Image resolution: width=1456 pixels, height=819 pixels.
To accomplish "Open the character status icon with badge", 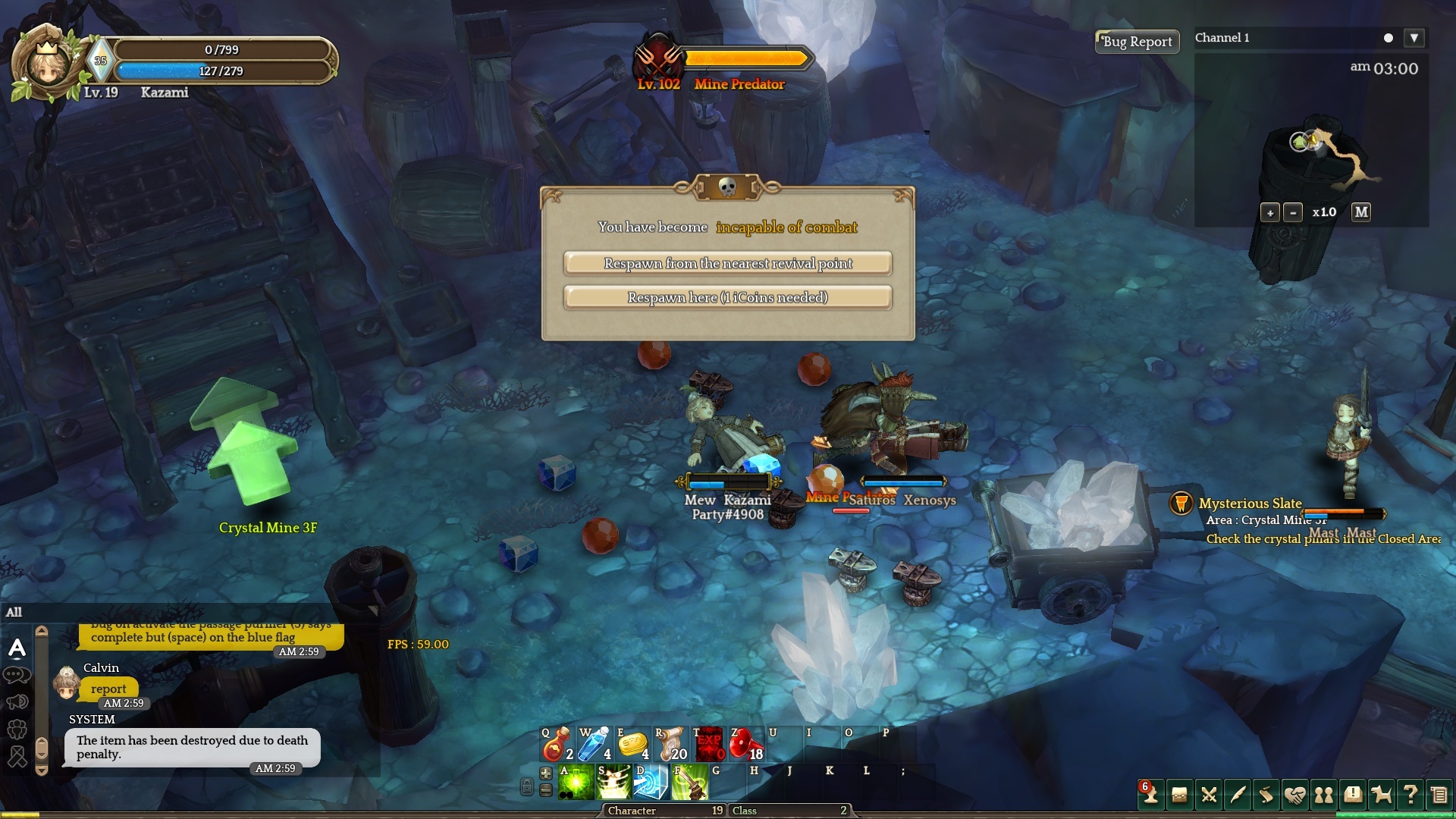I will coord(1150,795).
